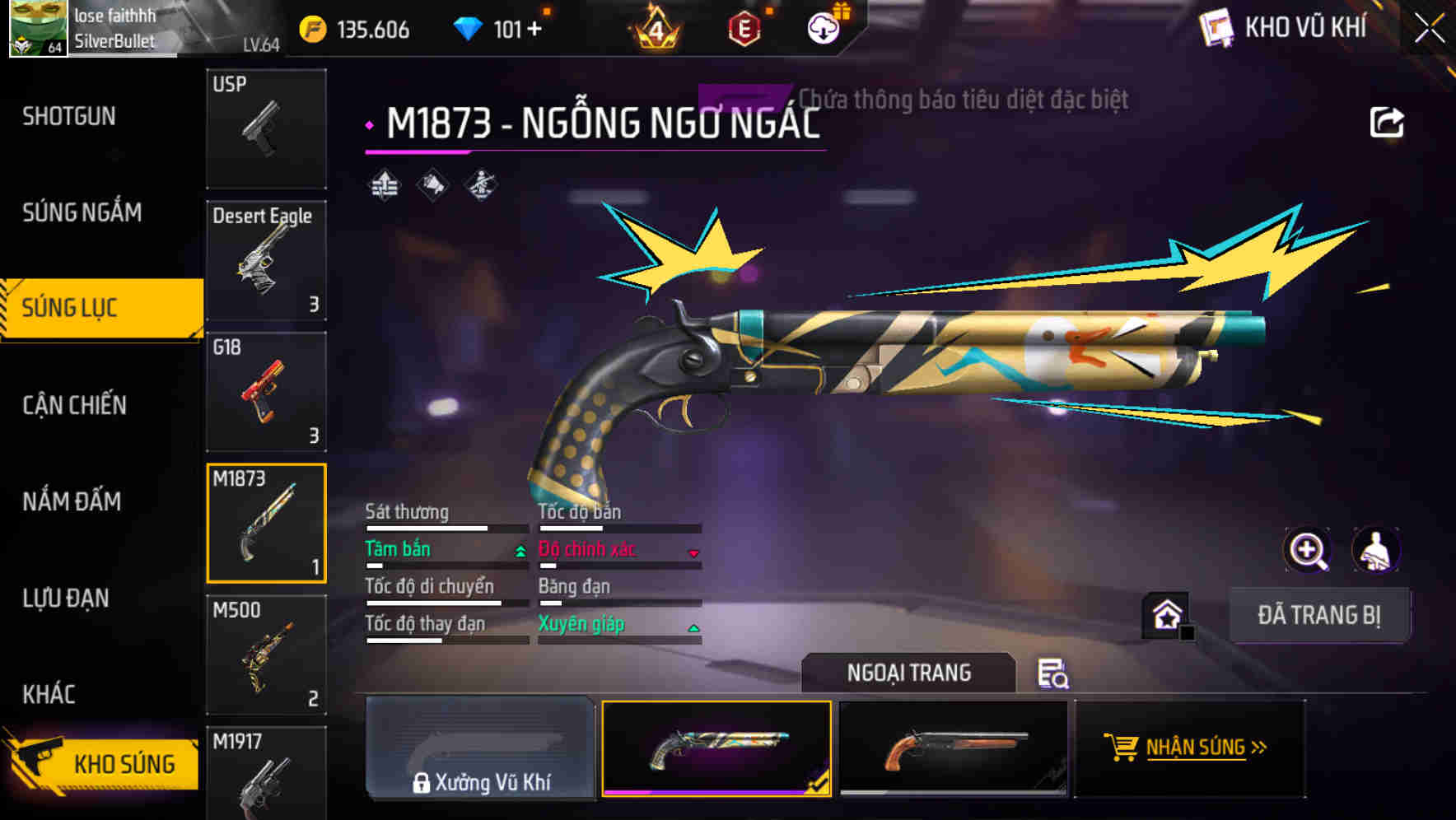
Task: Click the magnifier zoom icon above ĐÃ TRANG BỊ
Action: coord(1309,550)
